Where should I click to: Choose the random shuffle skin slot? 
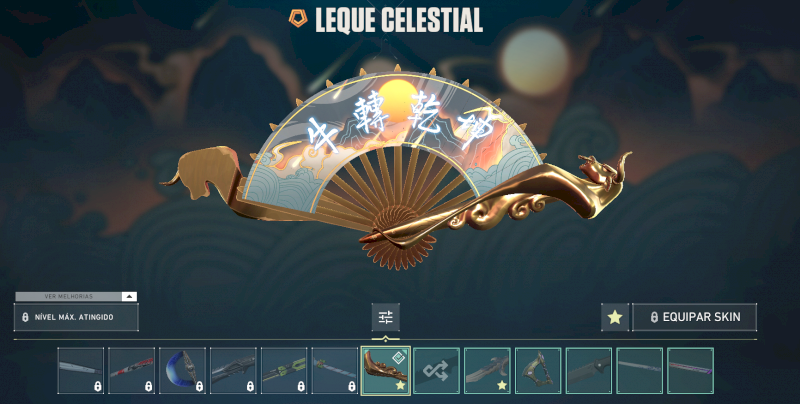click(x=436, y=370)
